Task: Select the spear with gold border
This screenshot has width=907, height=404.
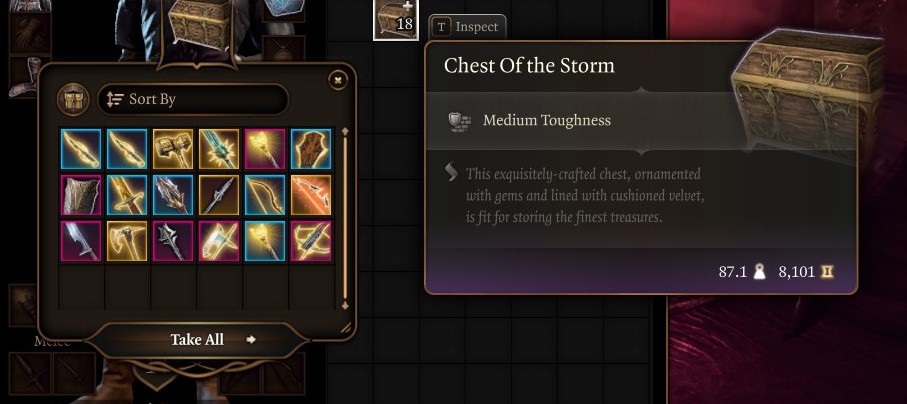Action: [x=218, y=195]
